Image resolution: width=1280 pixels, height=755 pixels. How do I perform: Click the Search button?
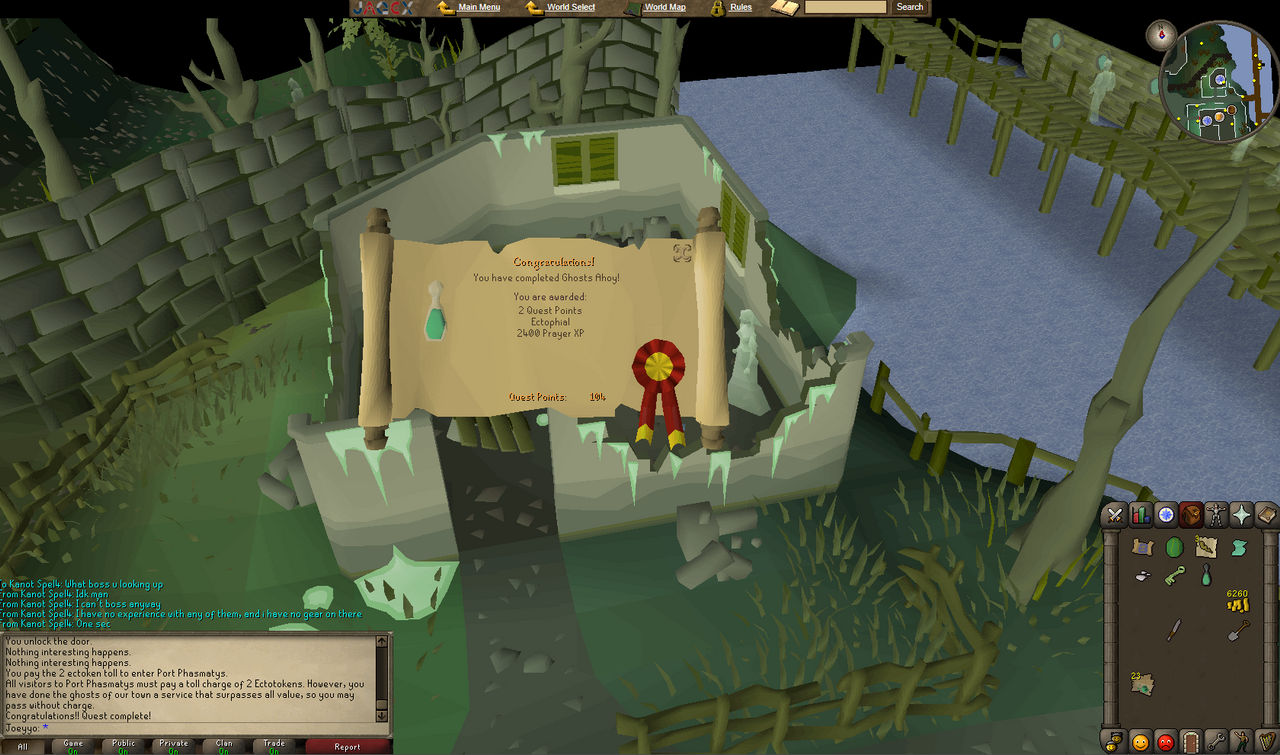click(x=908, y=7)
